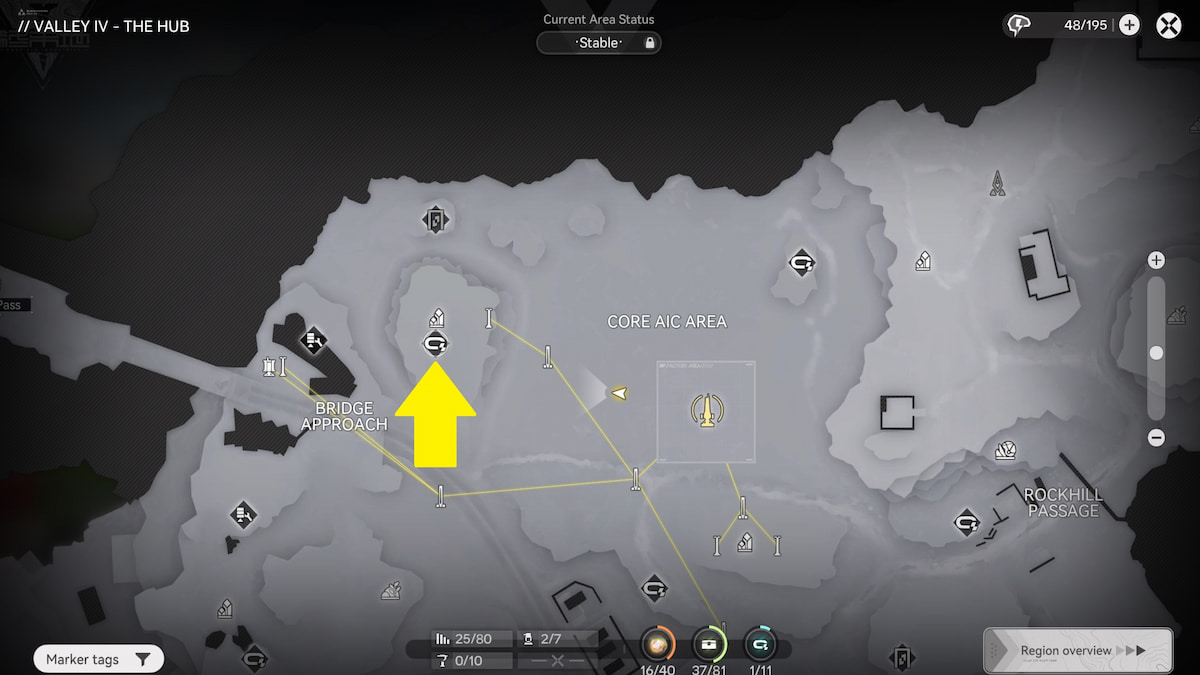This screenshot has width=1200, height=675.
Task: Select the tower marker in the northeast
Action: coord(997,184)
